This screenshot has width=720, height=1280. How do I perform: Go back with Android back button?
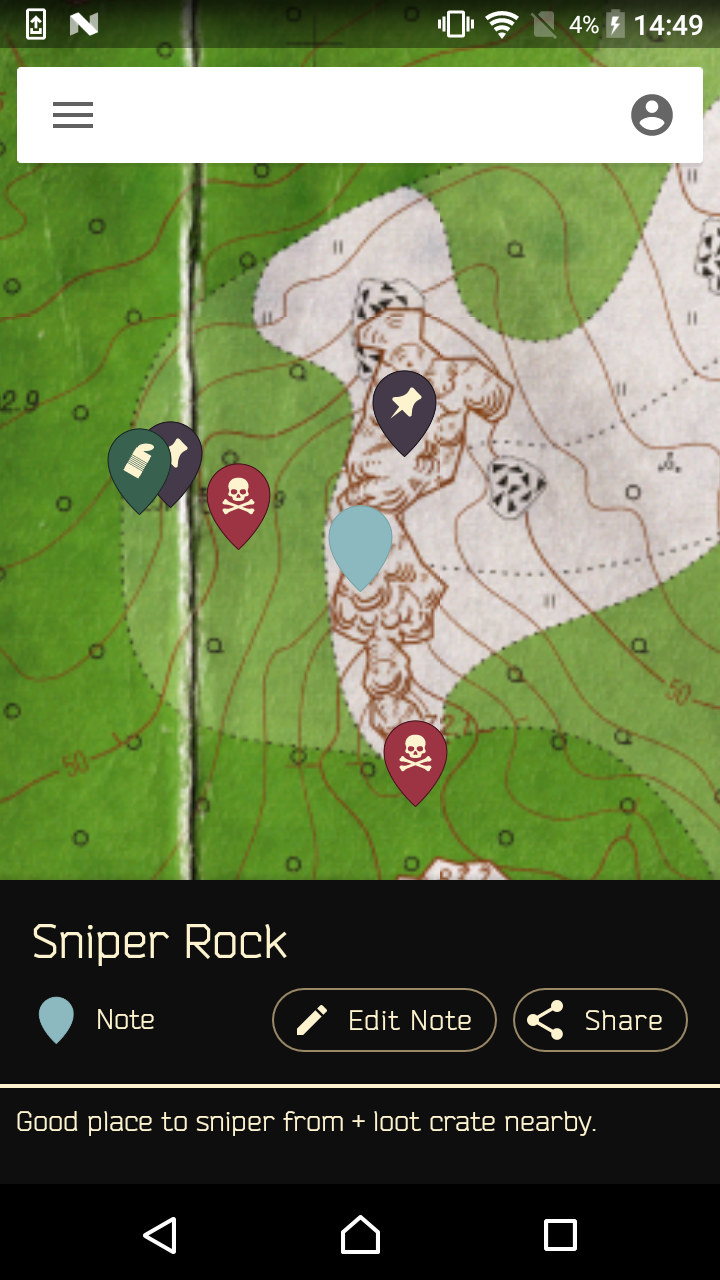[x=160, y=1235]
